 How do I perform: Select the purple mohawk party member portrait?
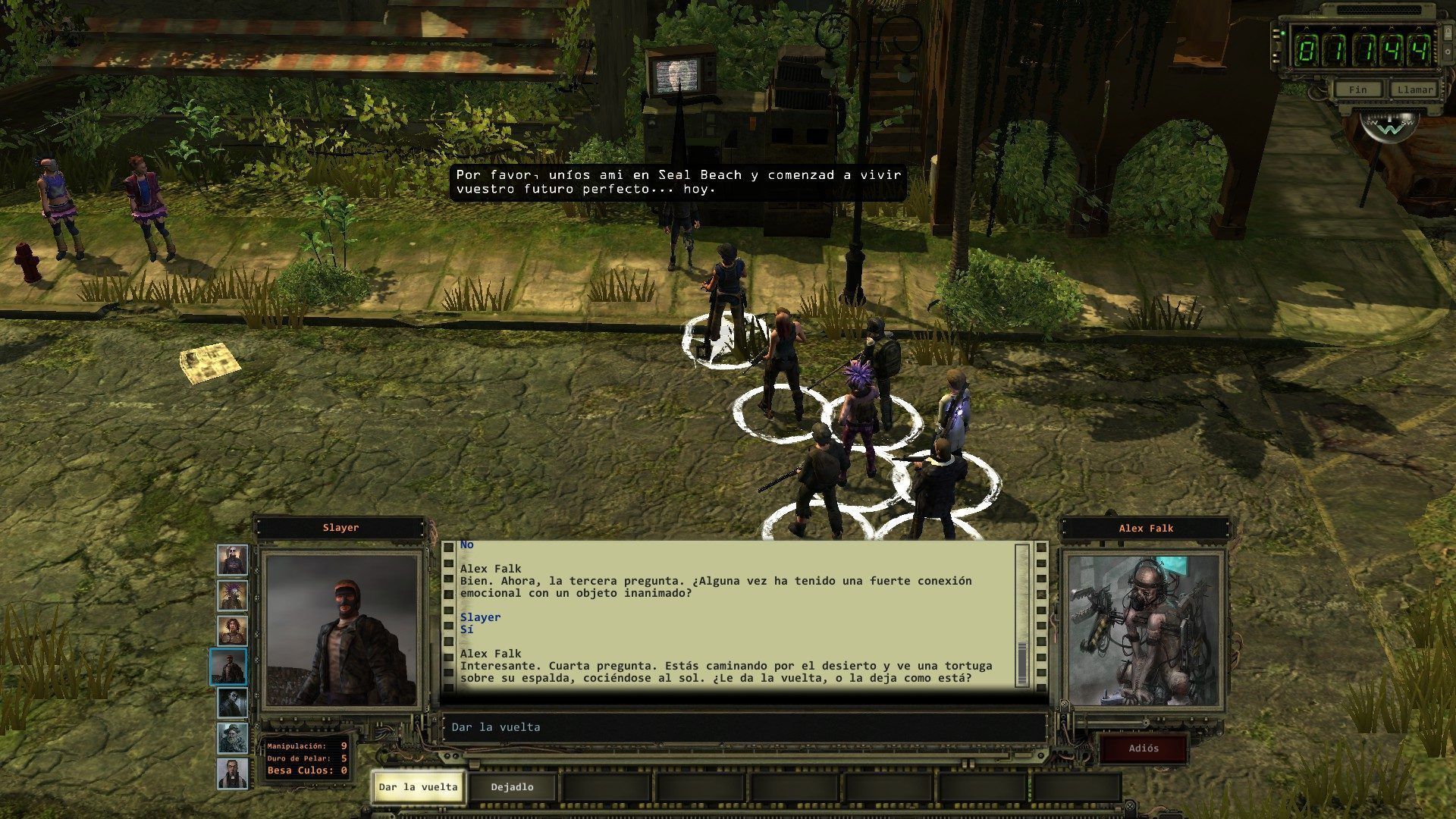pyautogui.click(x=232, y=595)
